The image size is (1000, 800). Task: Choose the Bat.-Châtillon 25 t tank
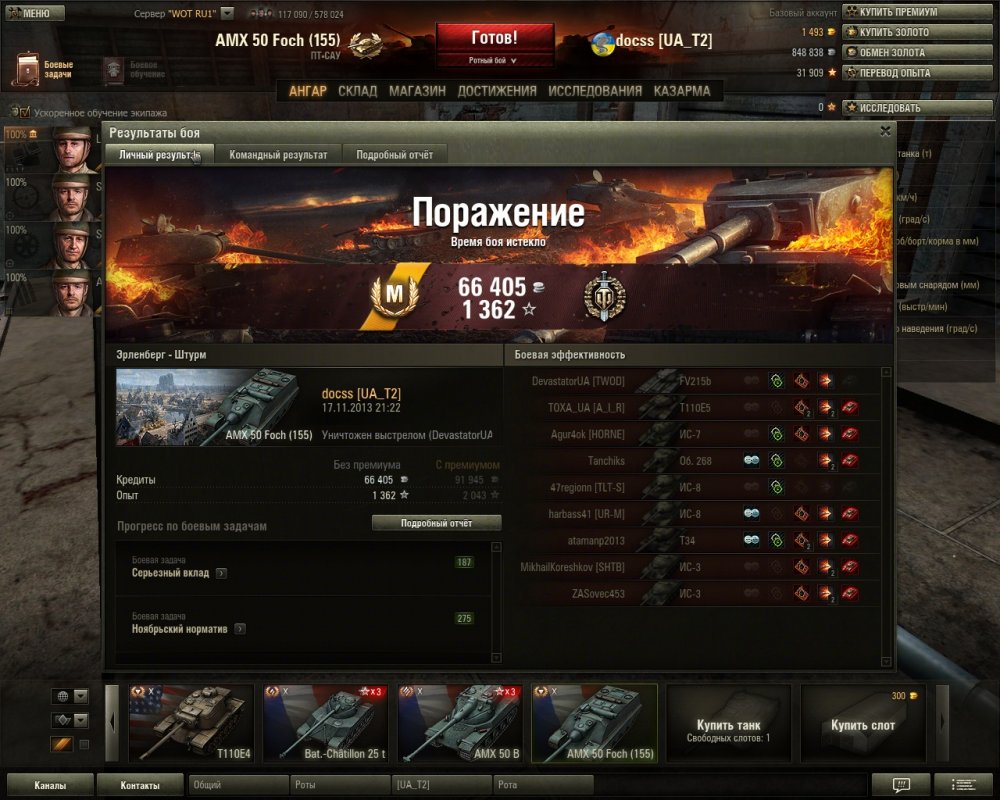coord(324,722)
